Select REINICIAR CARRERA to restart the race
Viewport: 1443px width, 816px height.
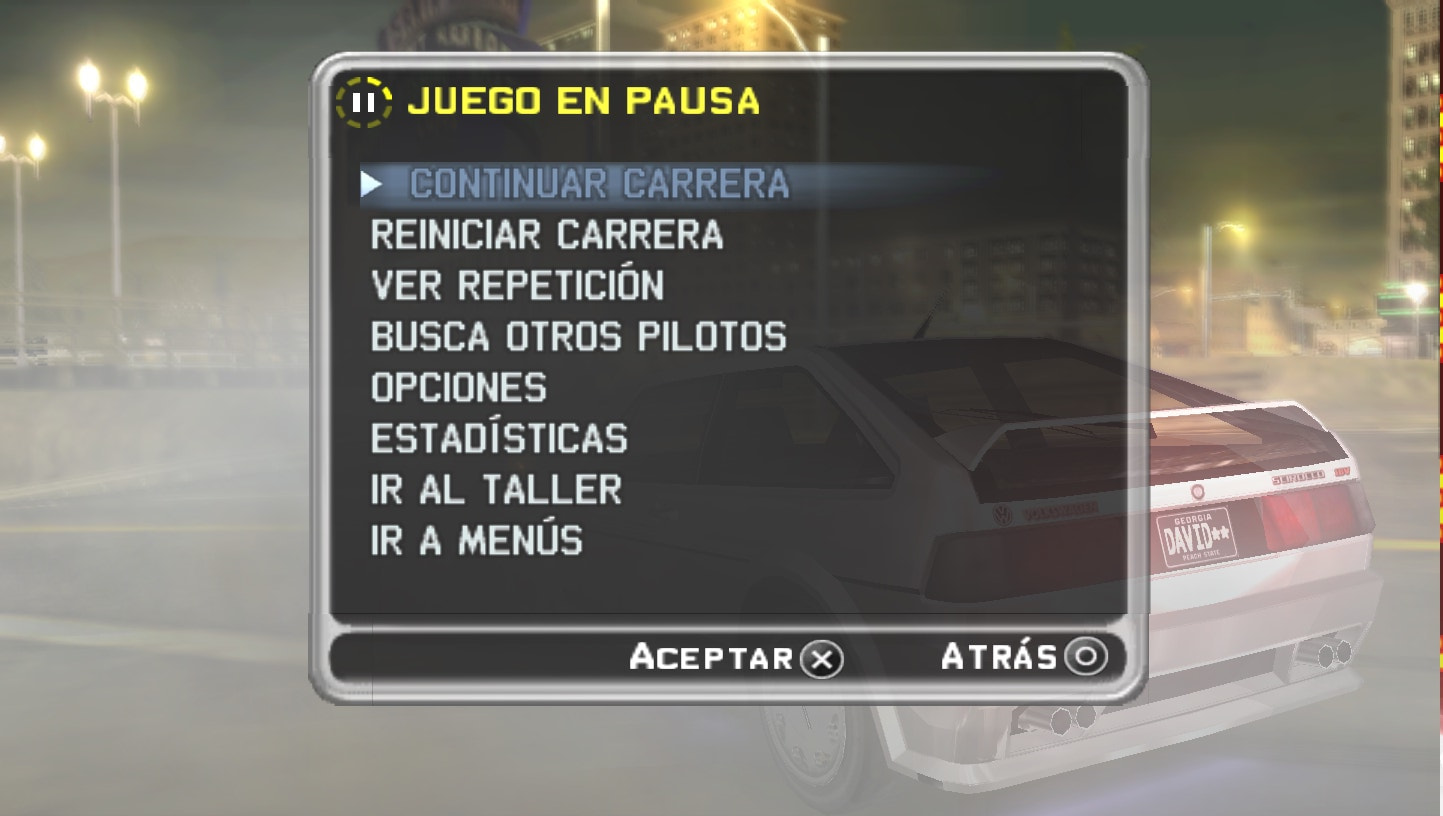(547, 234)
